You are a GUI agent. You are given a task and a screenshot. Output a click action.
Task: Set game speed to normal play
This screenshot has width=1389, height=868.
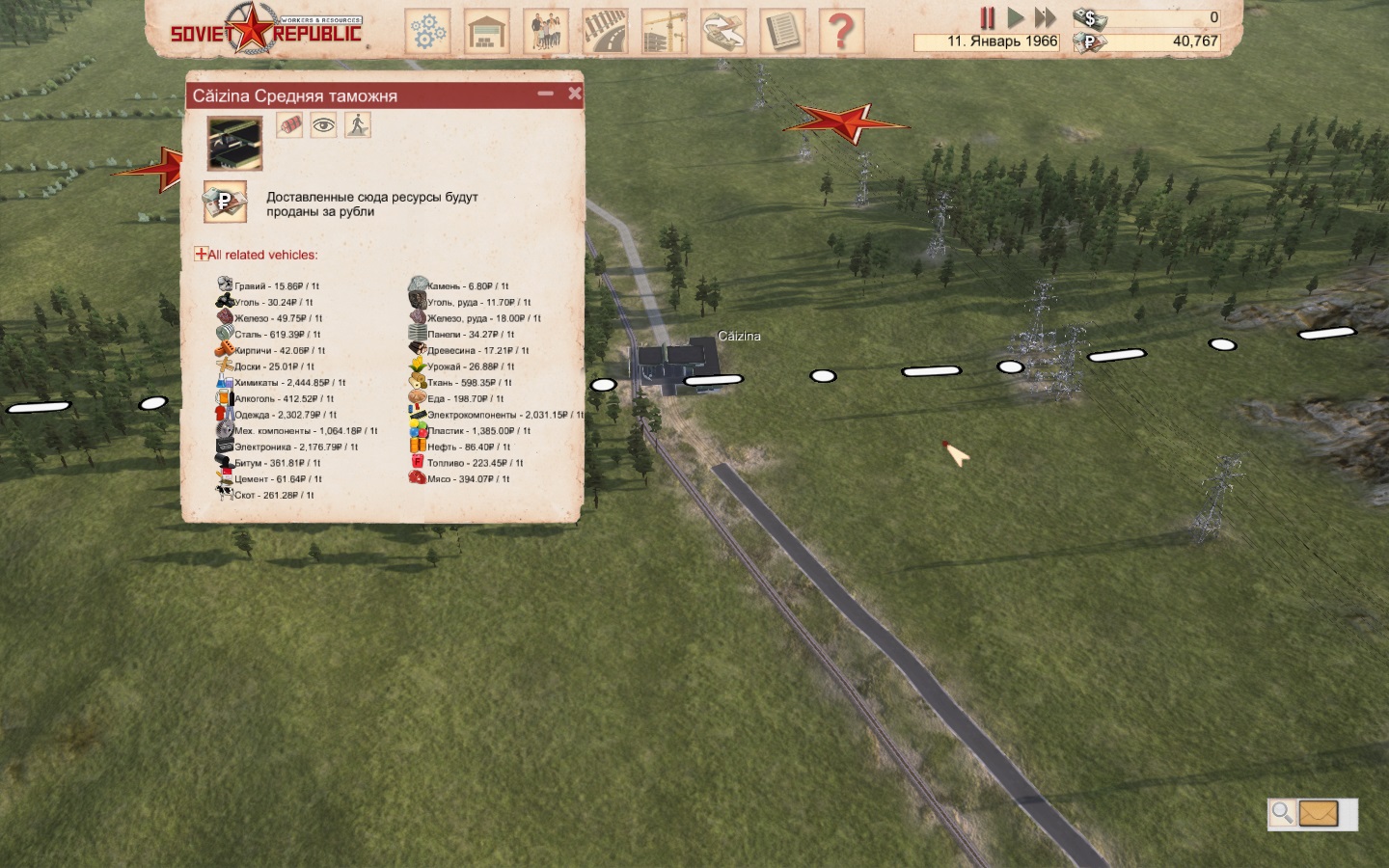1016,17
